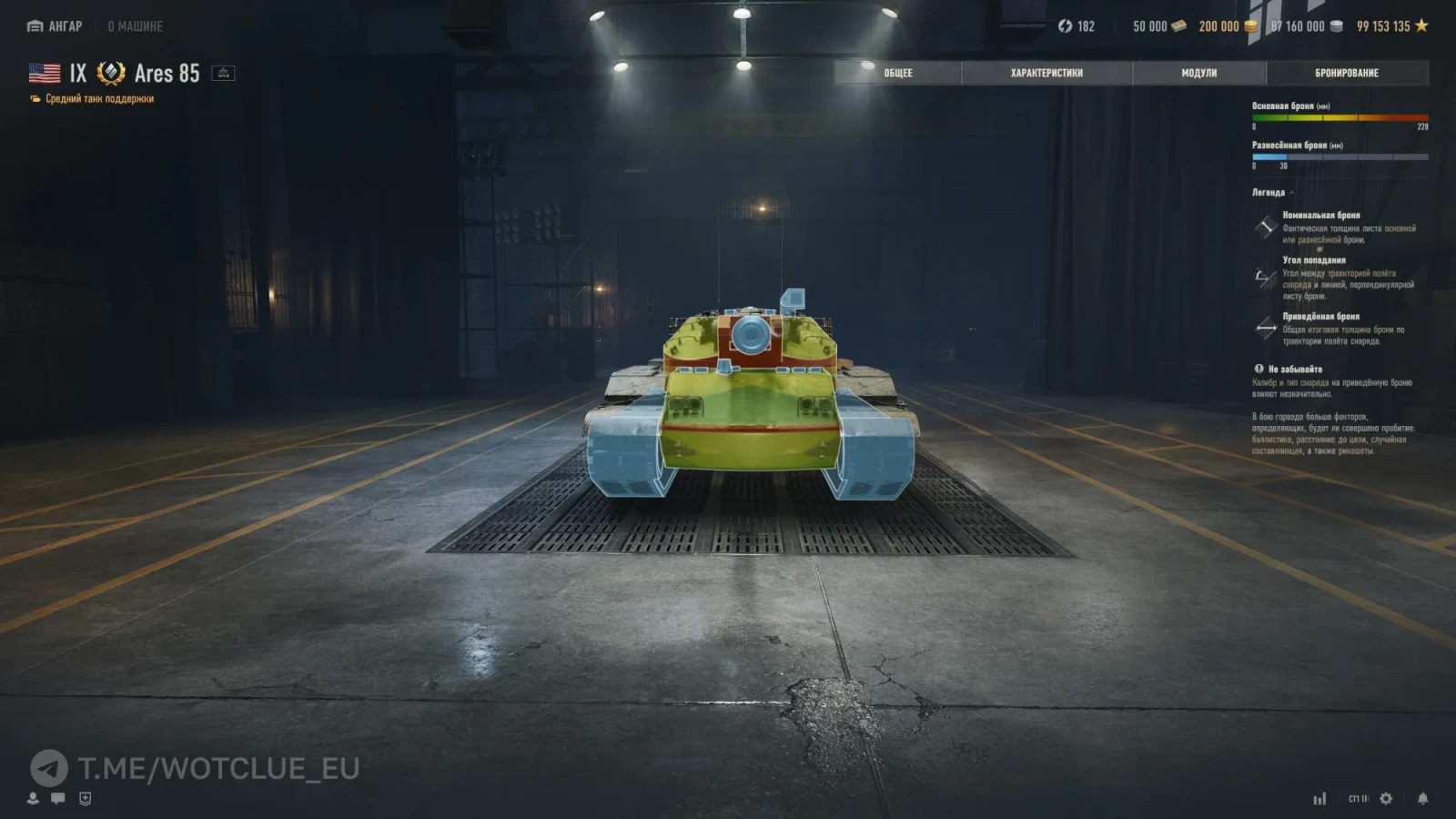Click the signal bars statistics icon

[1319, 798]
